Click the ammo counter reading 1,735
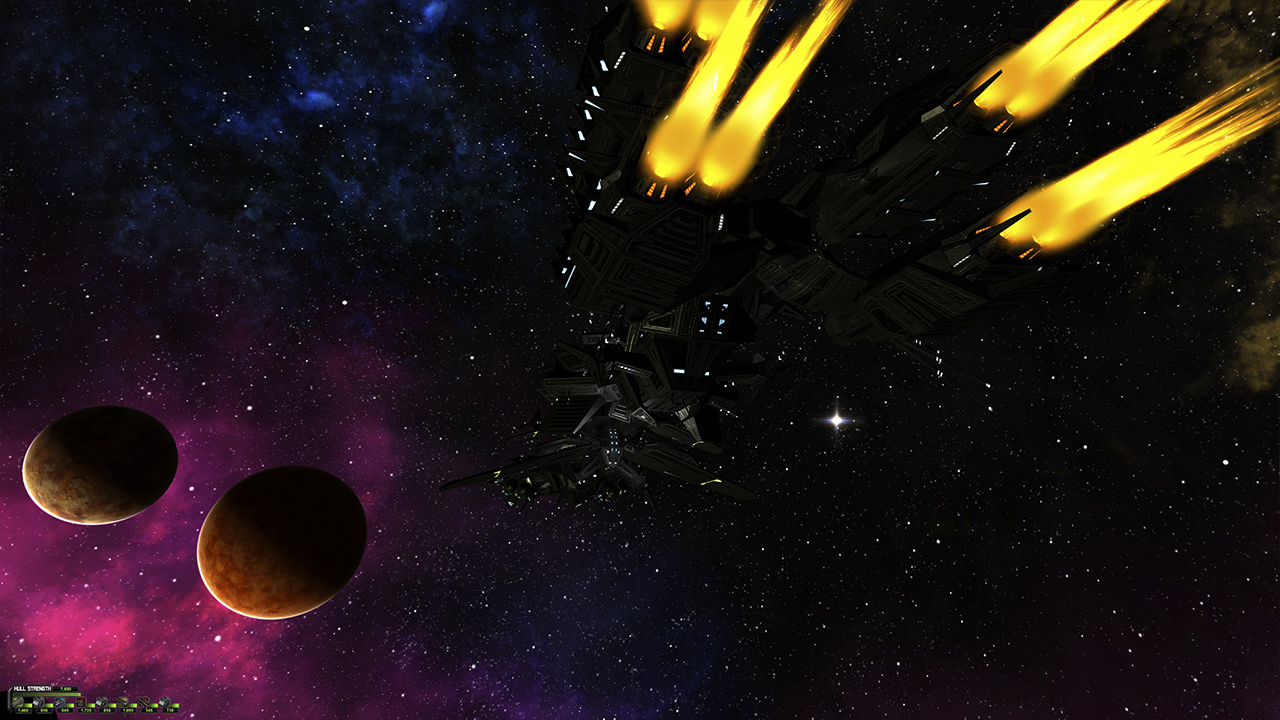1280x720 pixels. point(85,710)
